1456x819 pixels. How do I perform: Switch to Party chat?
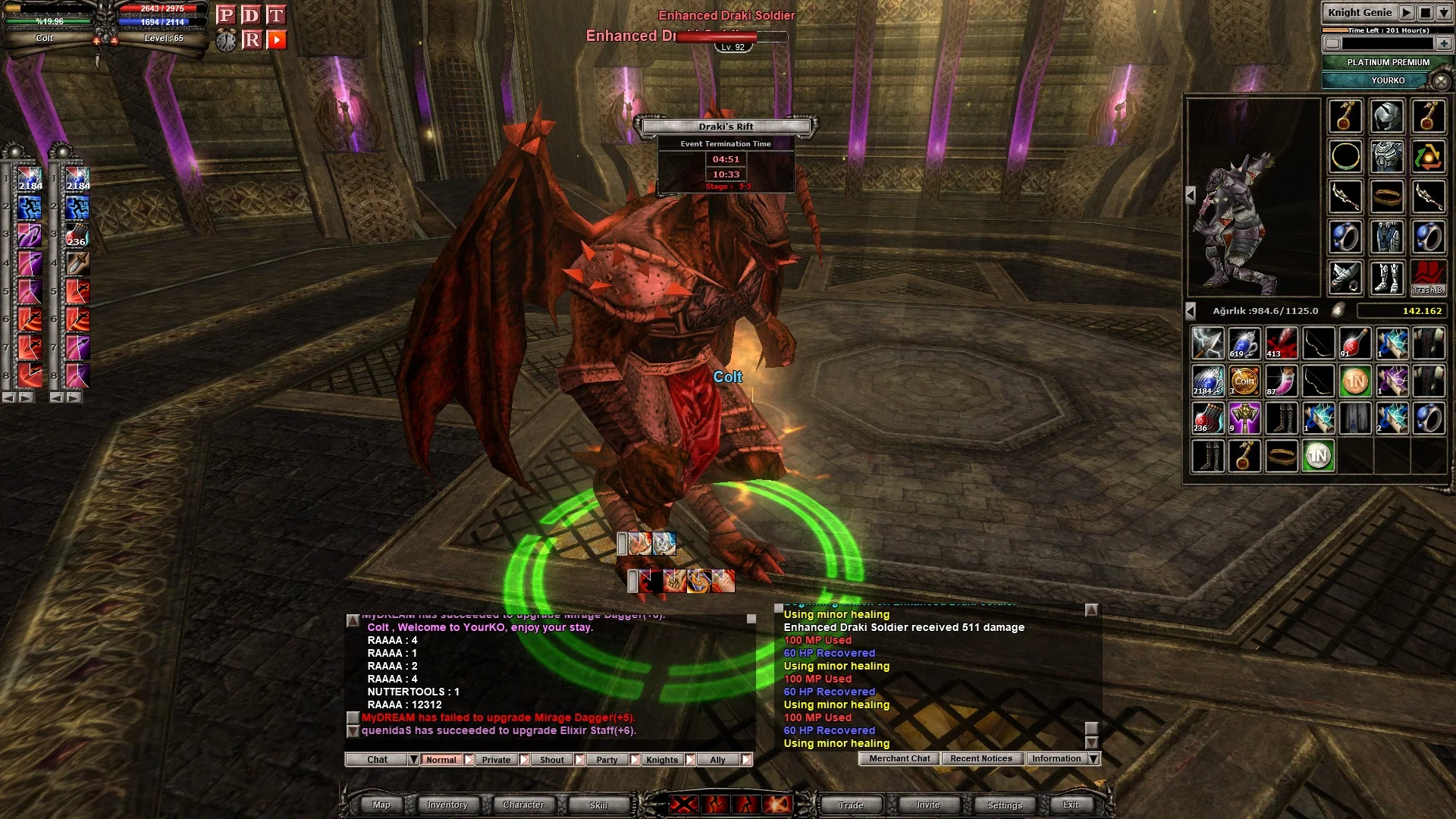tap(607, 760)
